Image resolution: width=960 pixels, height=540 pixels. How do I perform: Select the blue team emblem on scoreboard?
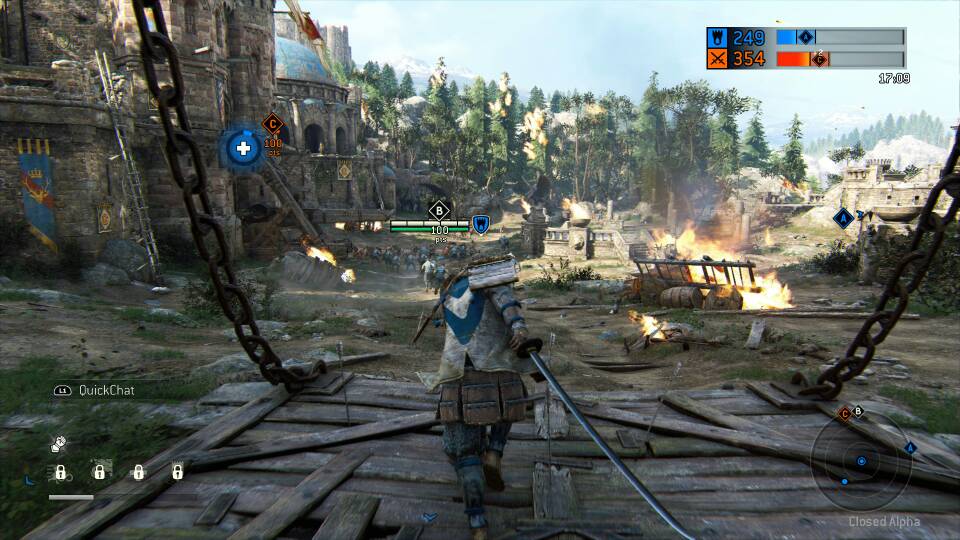(x=717, y=38)
